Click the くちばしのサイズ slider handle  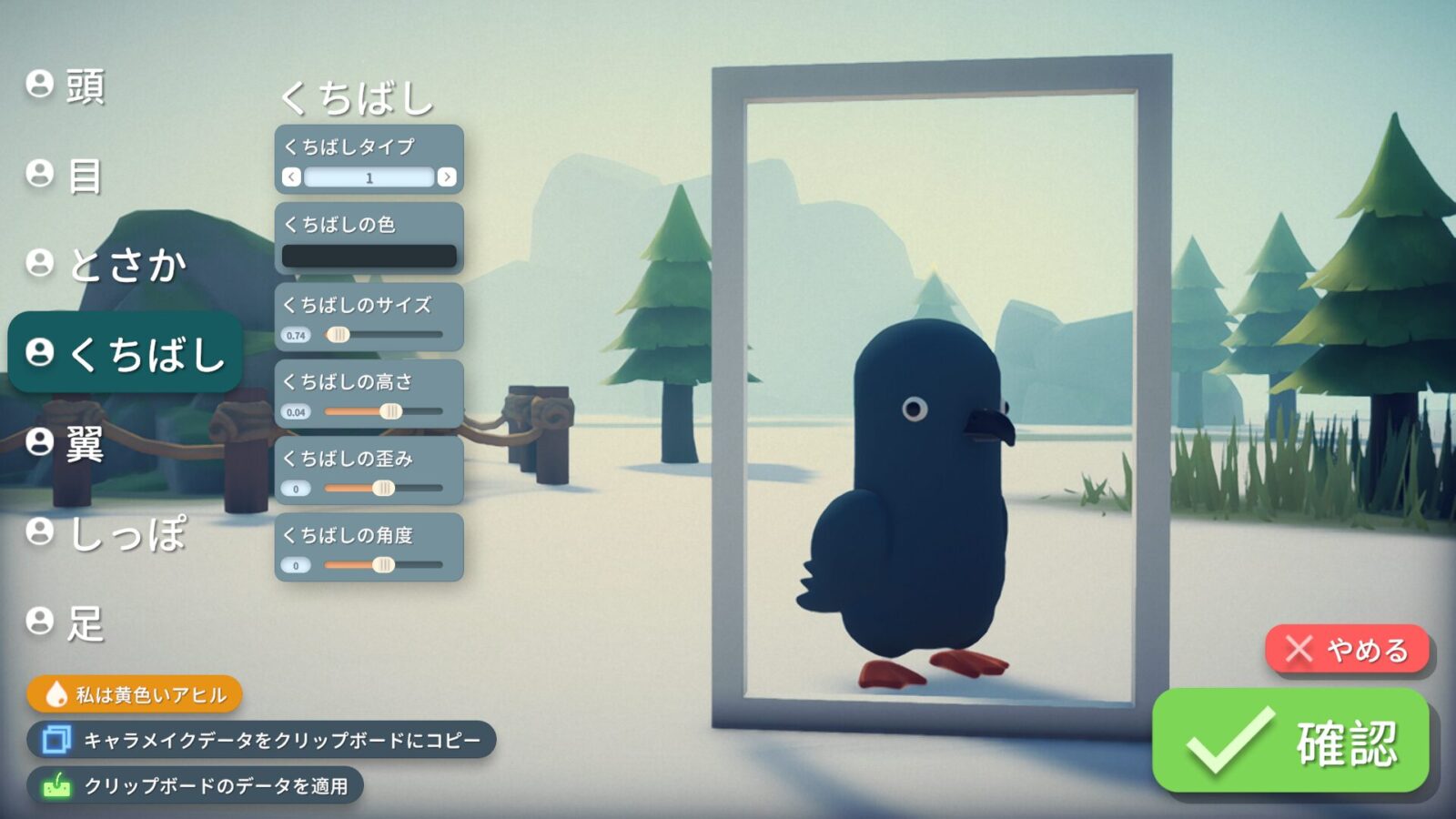click(x=338, y=335)
